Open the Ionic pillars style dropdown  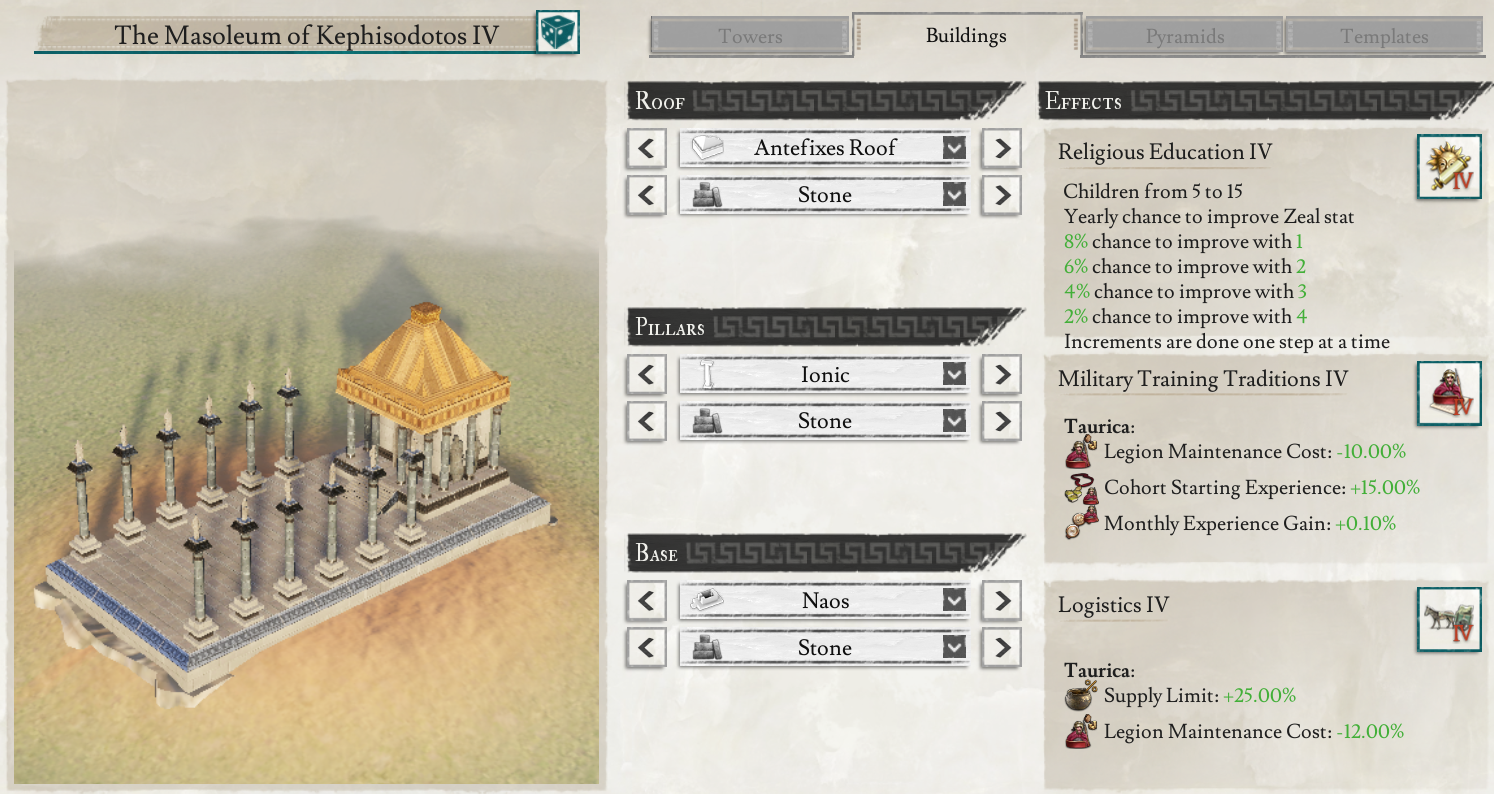955,374
